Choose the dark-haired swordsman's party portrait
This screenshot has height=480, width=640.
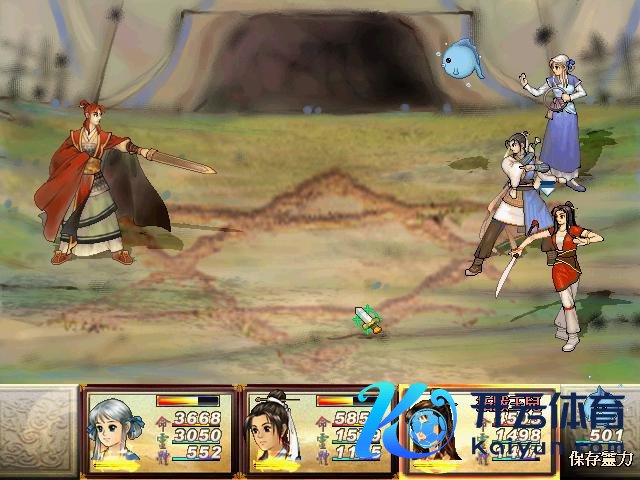[x=276, y=431]
